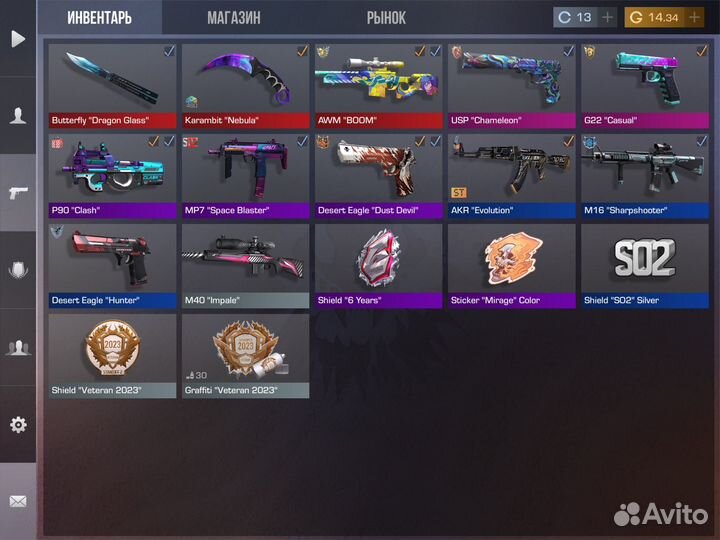
Task: Choose the Karambit "Nebula" item
Action: [x=245, y=85]
